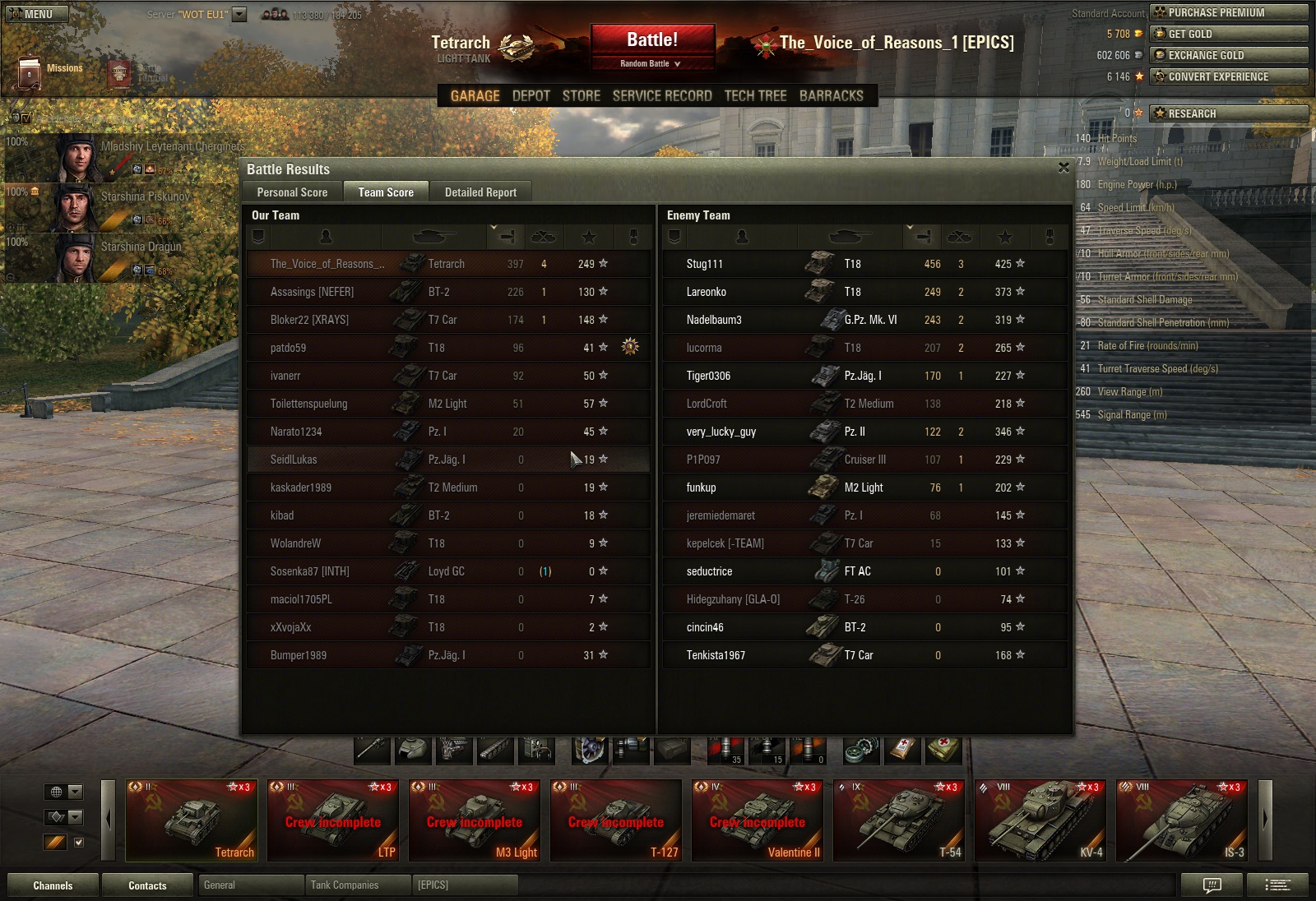Start a battle with the Battle! button
Screen dimensions: 1316x901
[x=652, y=40]
